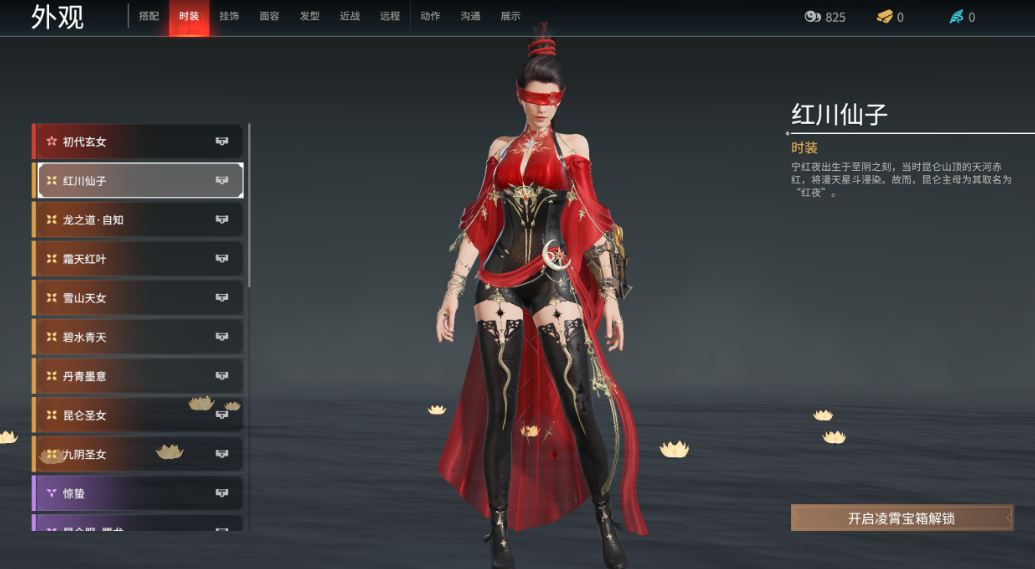This screenshot has width=1035, height=569.
Task: Preview the 昆仑圣女 outfit
Action: click(139, 415)
